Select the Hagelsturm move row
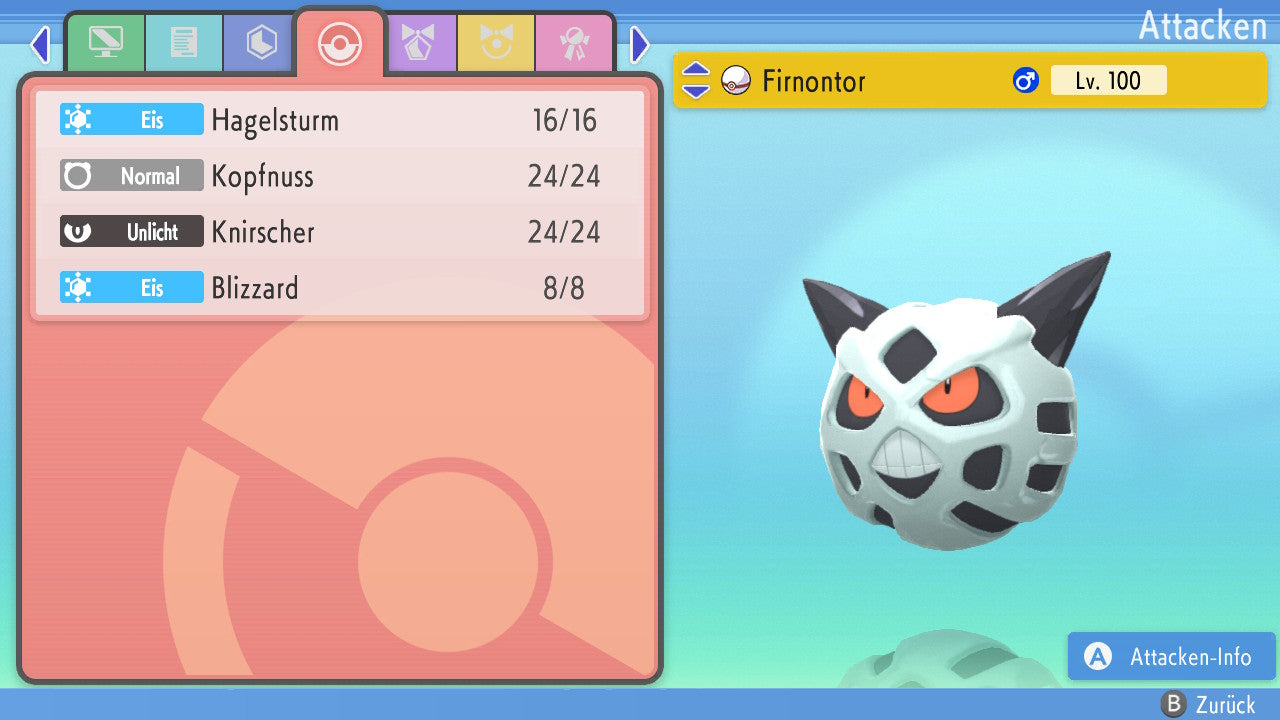This screenshot has height=720, width=1280. [340, 120]
